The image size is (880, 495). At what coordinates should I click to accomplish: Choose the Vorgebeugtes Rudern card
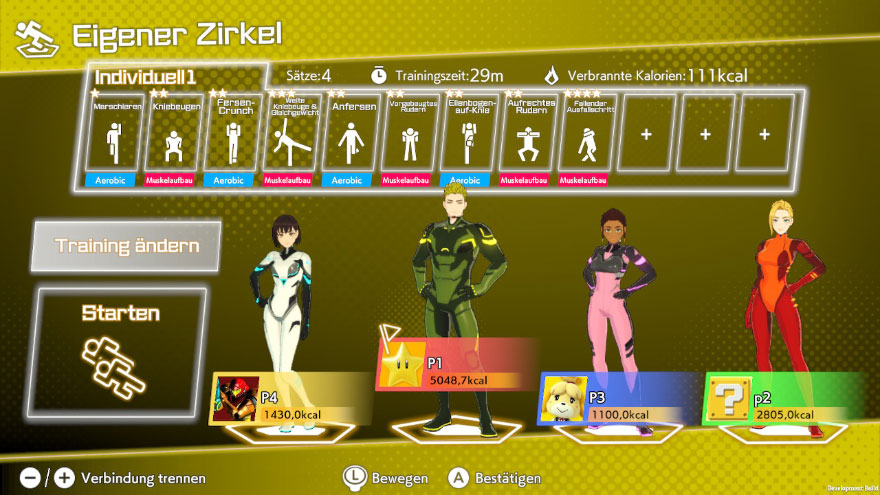(409, 134)
